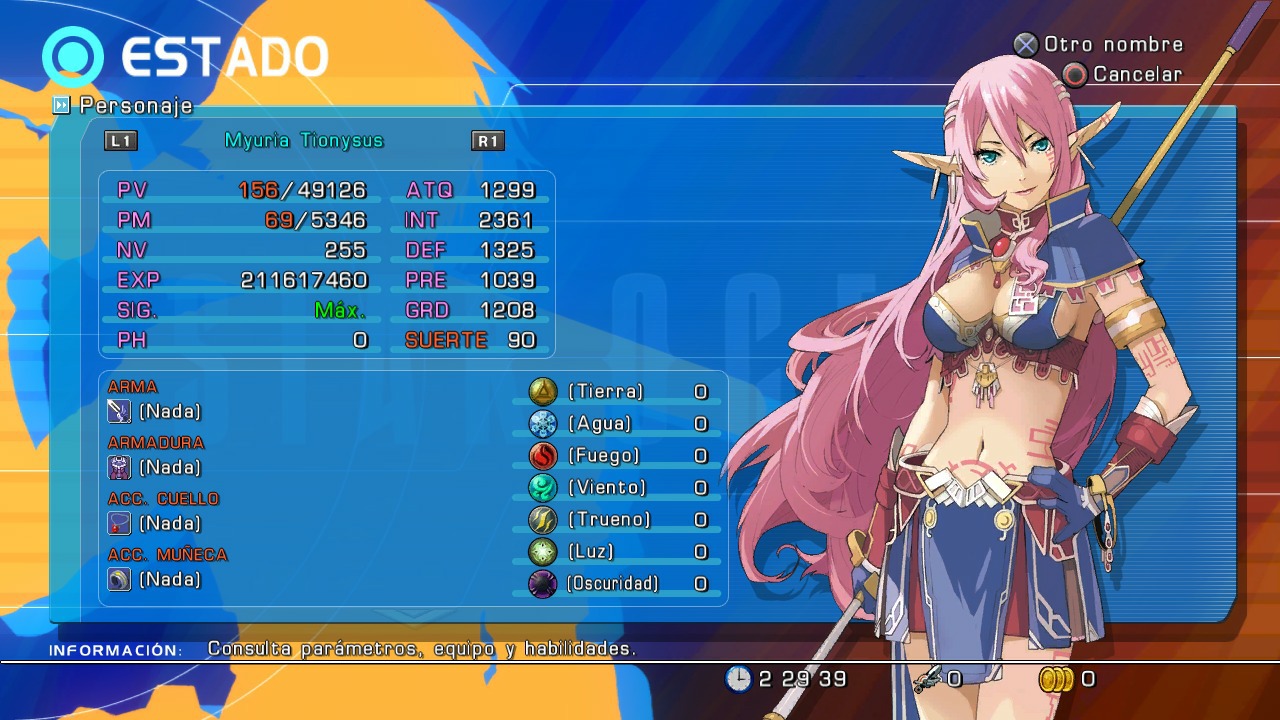Switch character with the L1 tab
This screenshot has height=720, width=1280.
tap(121, 141)
